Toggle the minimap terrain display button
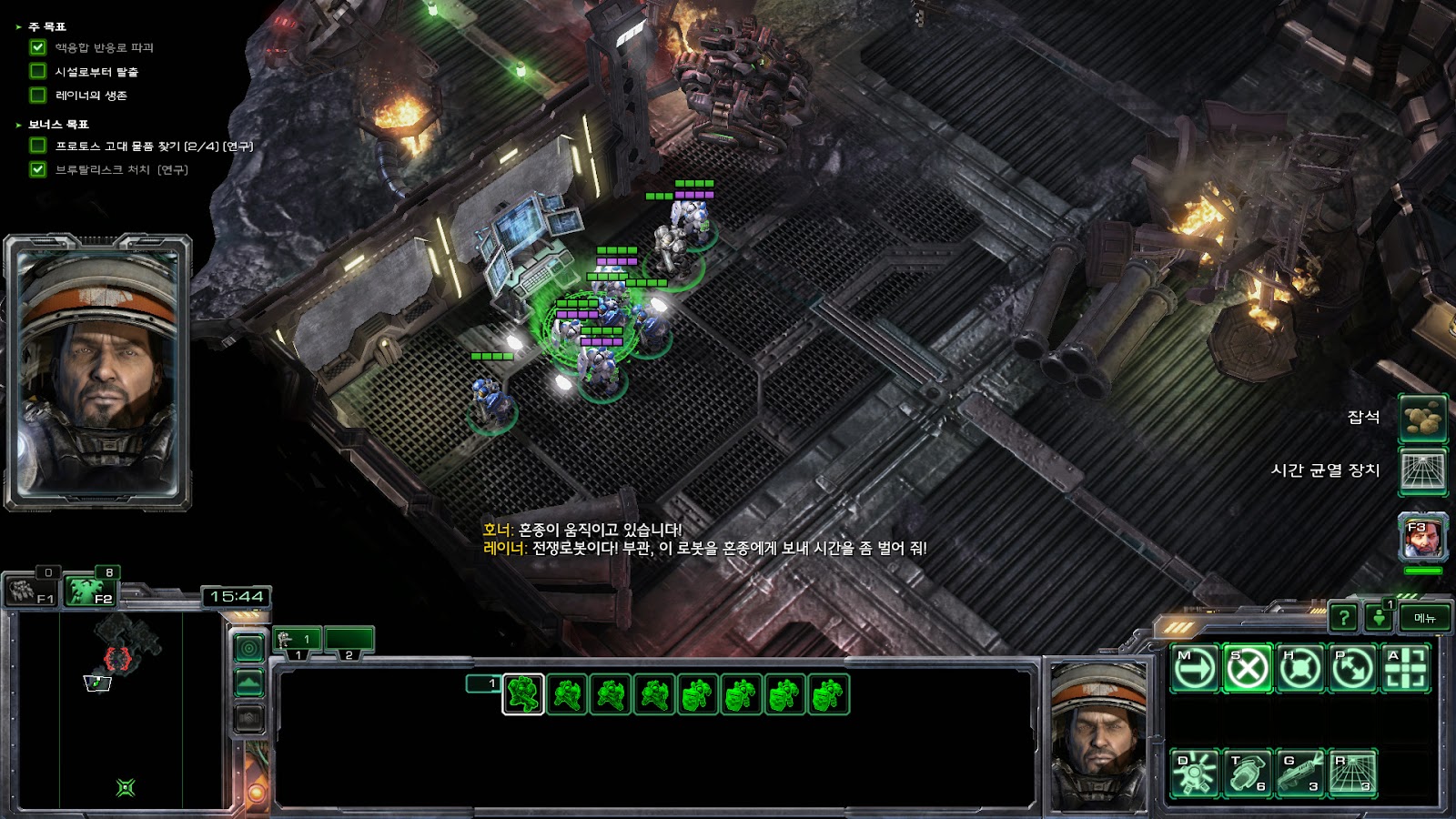Screen dimensions: 1456x819 (x=249, y=682)
